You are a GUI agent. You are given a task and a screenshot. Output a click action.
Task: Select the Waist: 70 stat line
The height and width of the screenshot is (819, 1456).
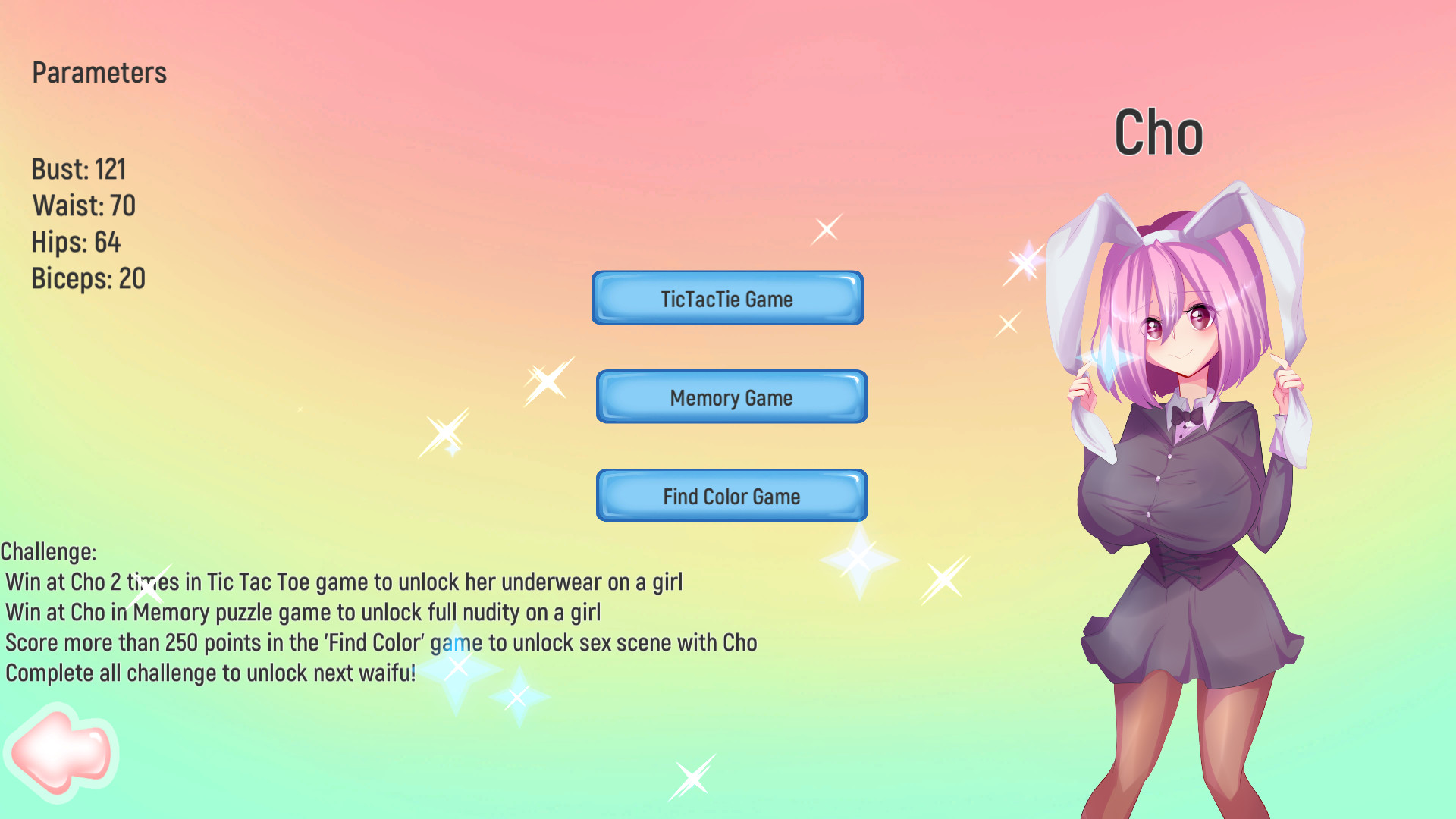coord(83,206)
